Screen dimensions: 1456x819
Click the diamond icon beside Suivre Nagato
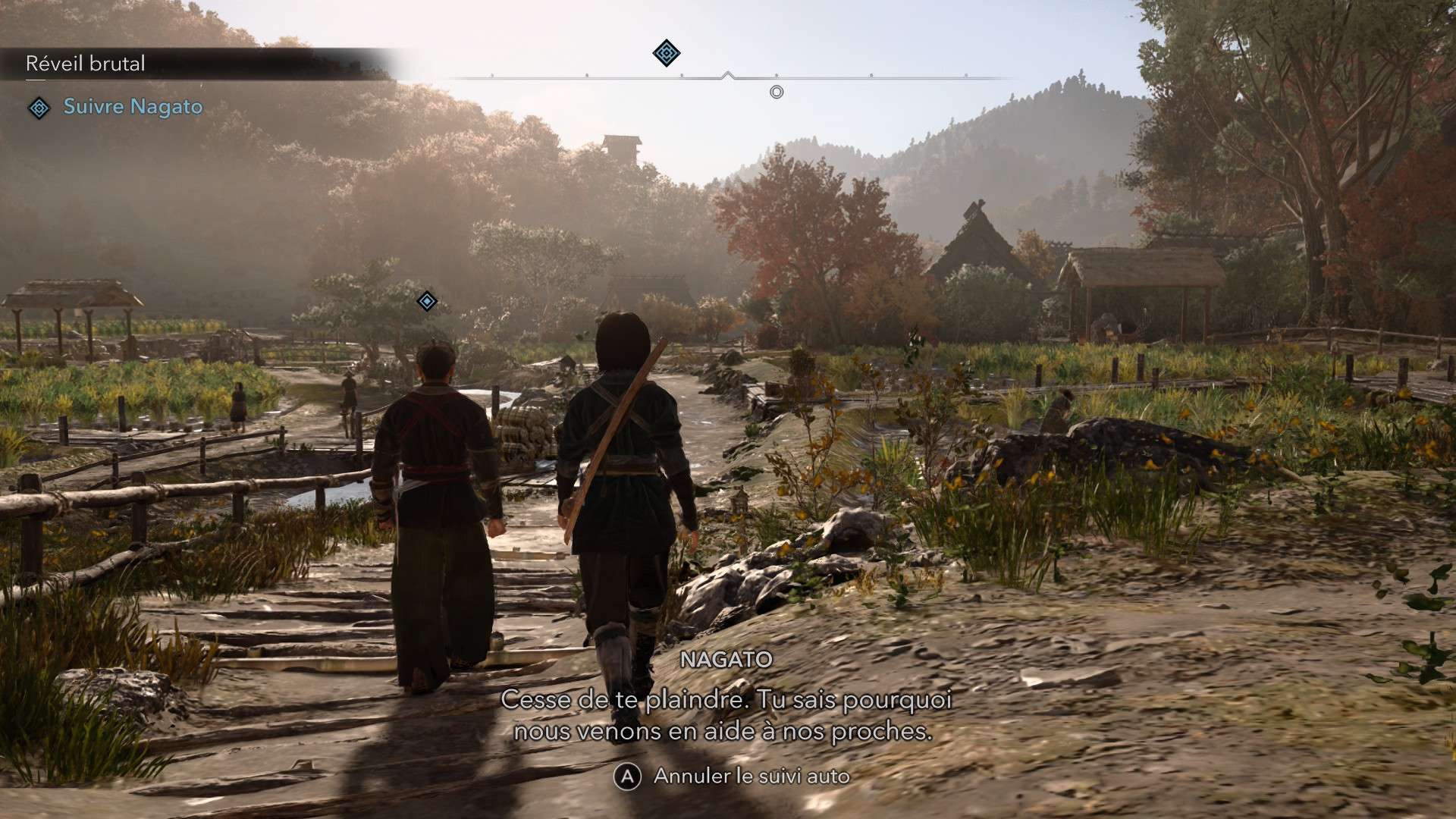[39, 108]
